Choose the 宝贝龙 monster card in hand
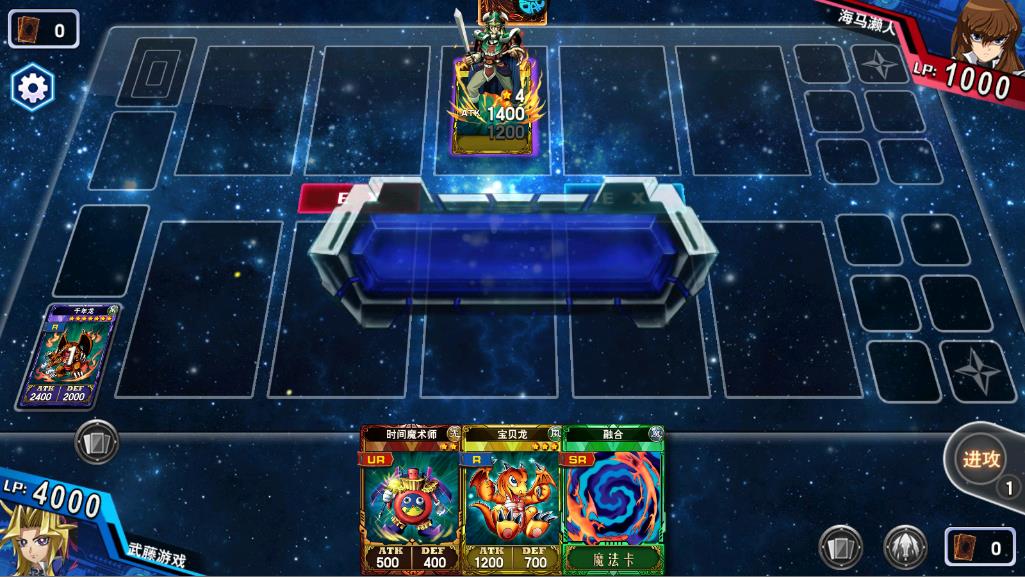Image resolution: width=1025 pixels, height=577 pixels. [510, 500]
